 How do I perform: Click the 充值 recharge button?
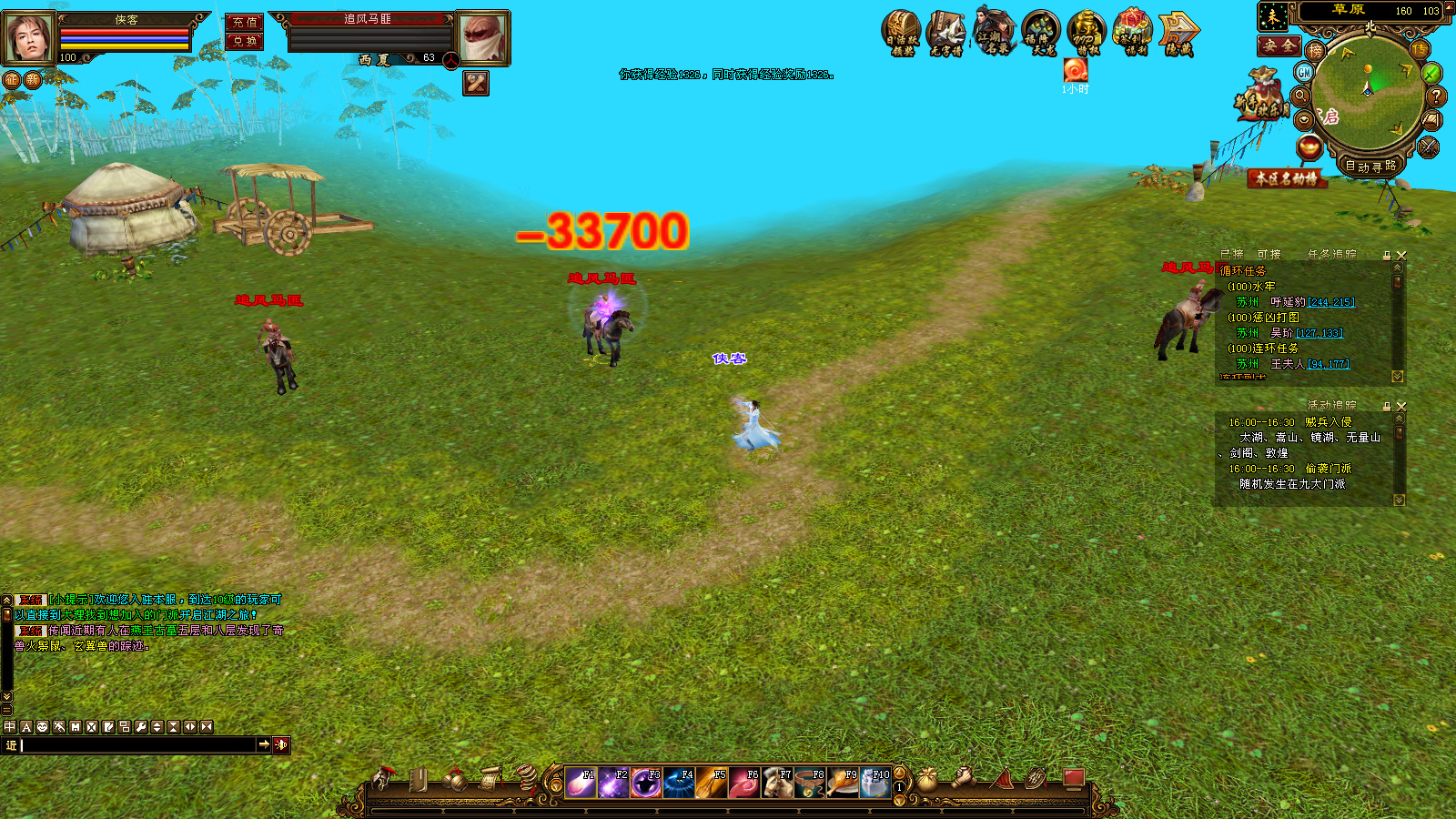click(x=244, y=22)
